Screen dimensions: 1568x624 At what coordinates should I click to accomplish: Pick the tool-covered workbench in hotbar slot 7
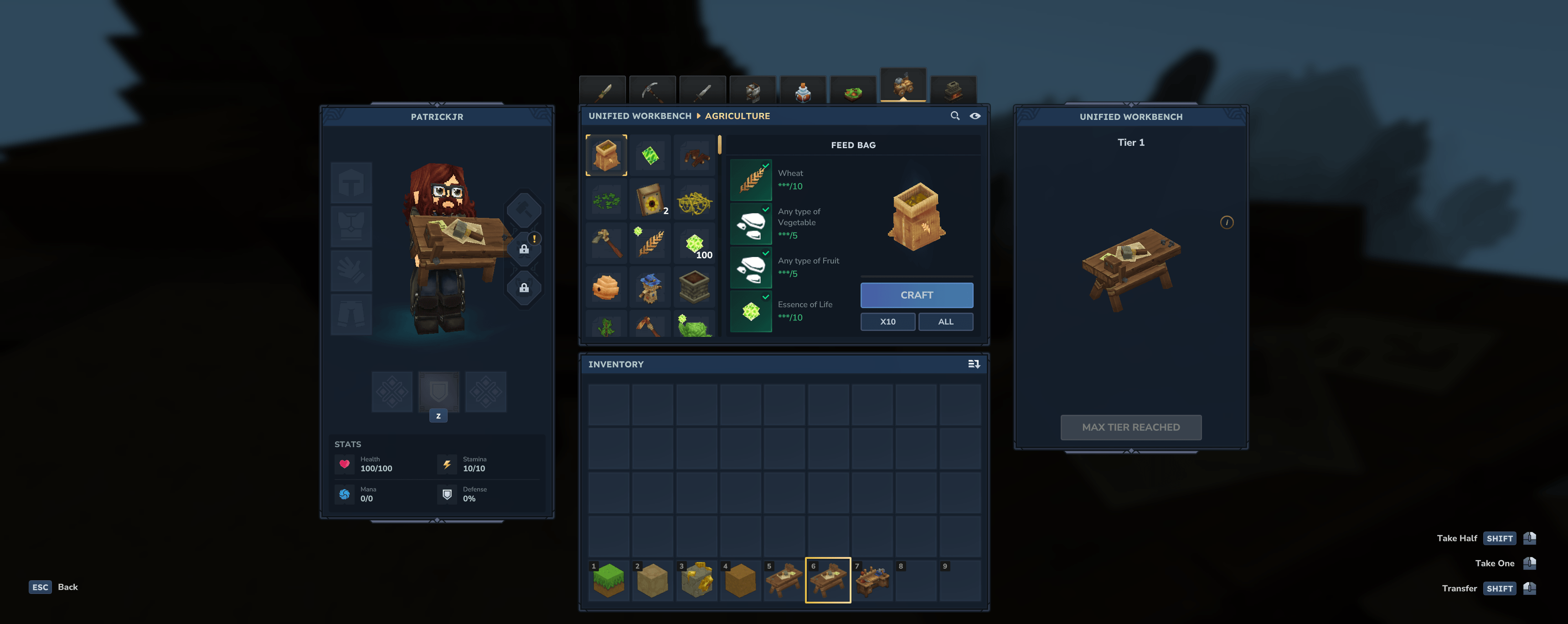tap(872, 580)
